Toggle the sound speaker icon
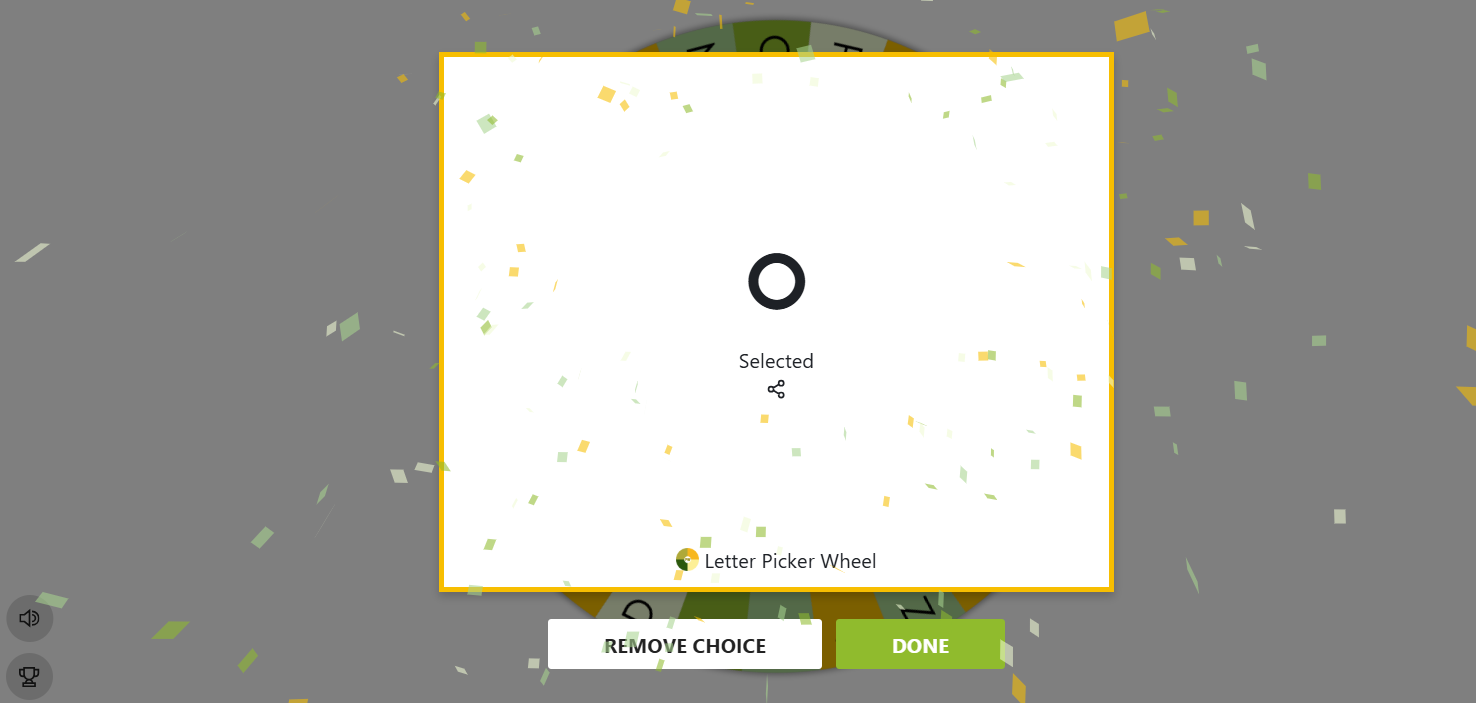 (29, 618)
